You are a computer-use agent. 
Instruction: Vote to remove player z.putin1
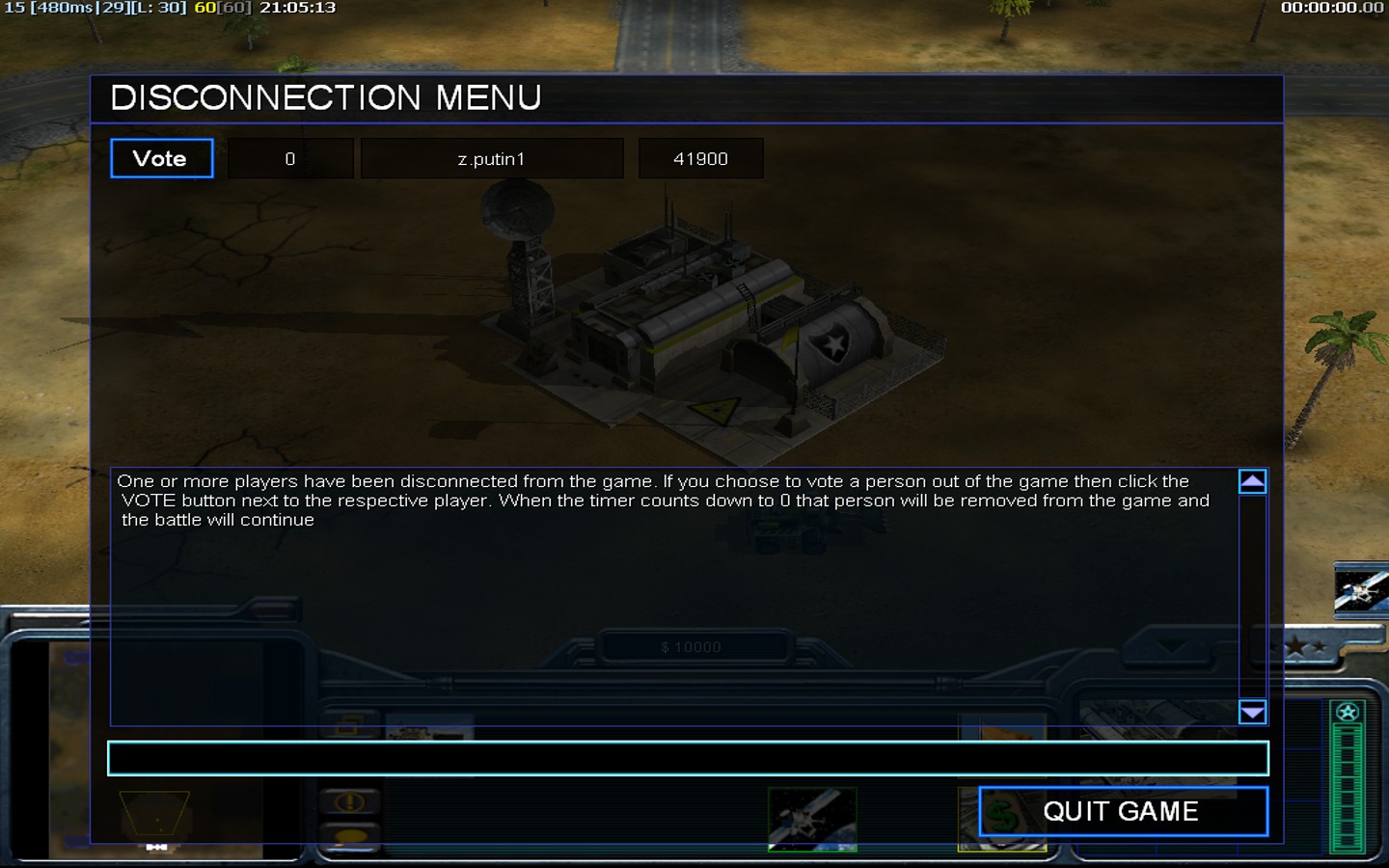[161, 159]
